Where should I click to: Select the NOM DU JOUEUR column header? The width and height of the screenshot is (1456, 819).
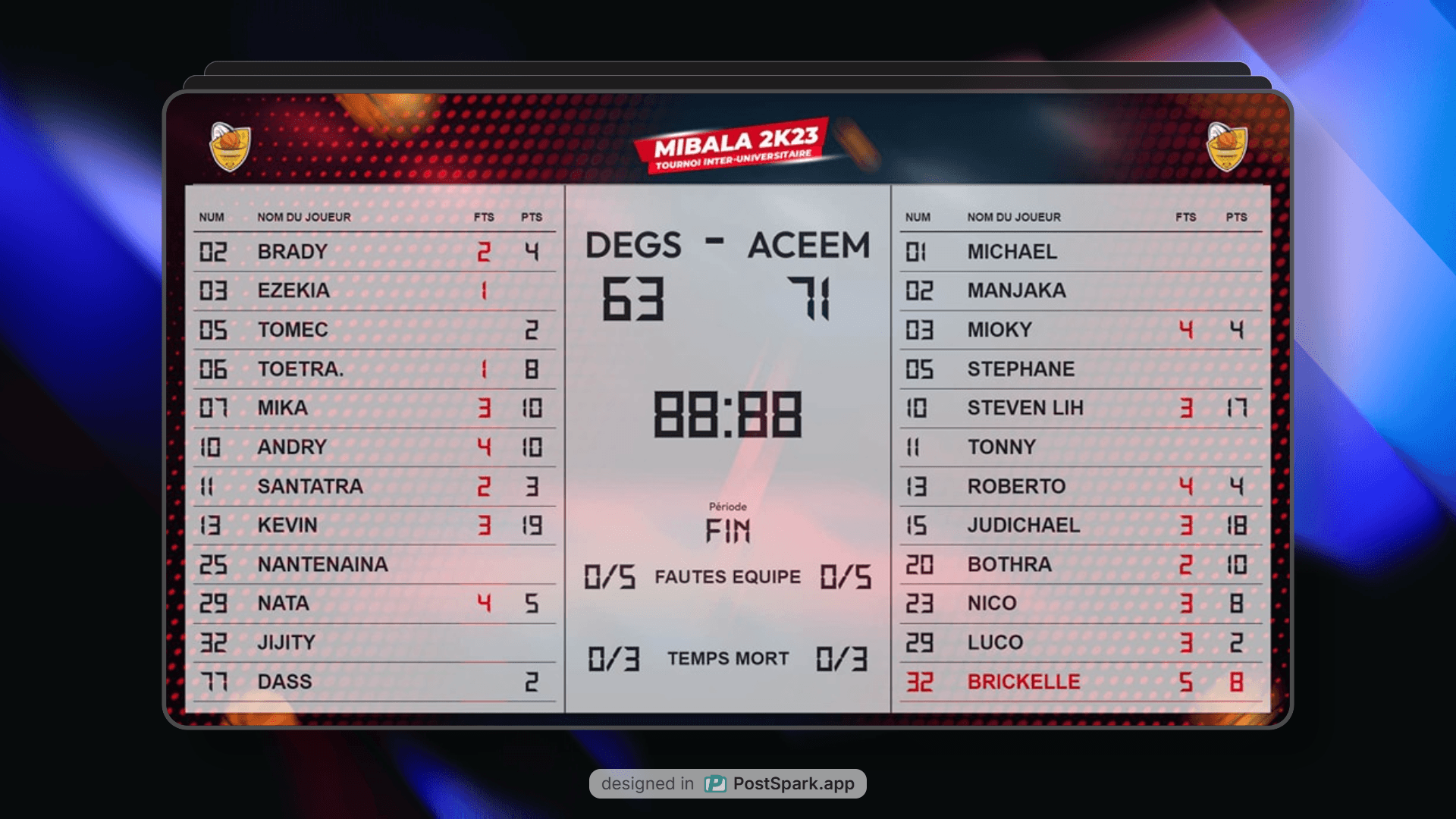point(304,217)
